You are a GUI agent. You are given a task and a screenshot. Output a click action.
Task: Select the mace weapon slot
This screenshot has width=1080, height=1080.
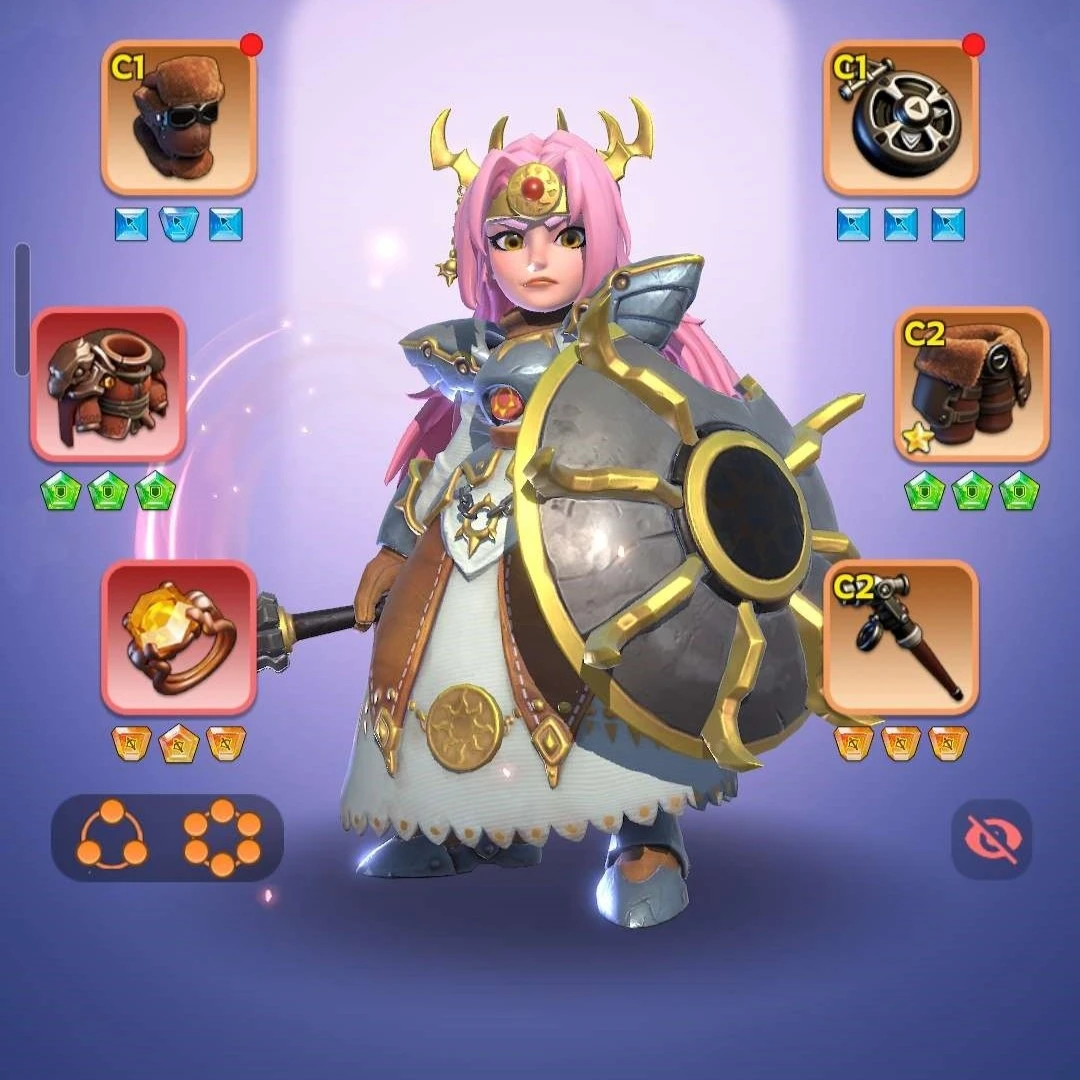901,638
